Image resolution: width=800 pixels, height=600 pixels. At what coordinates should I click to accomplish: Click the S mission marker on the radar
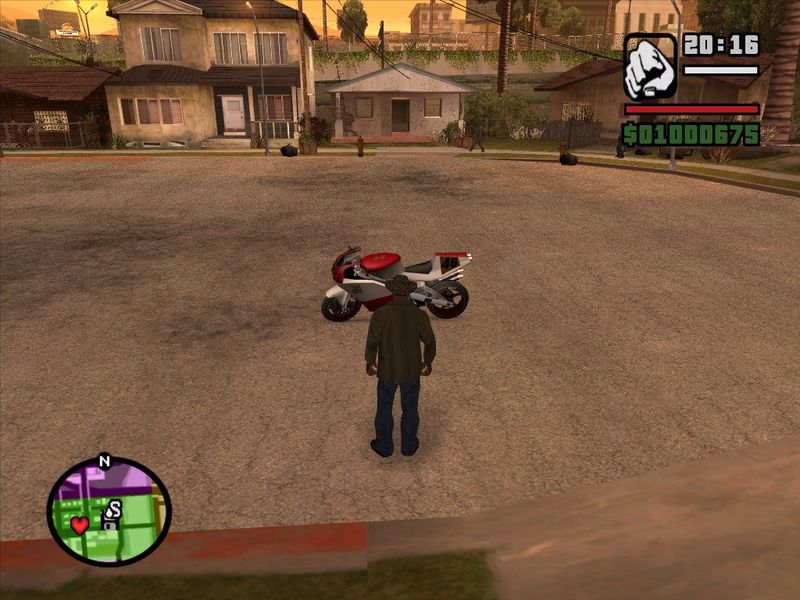pyautogui.click(x=115, y=509)
